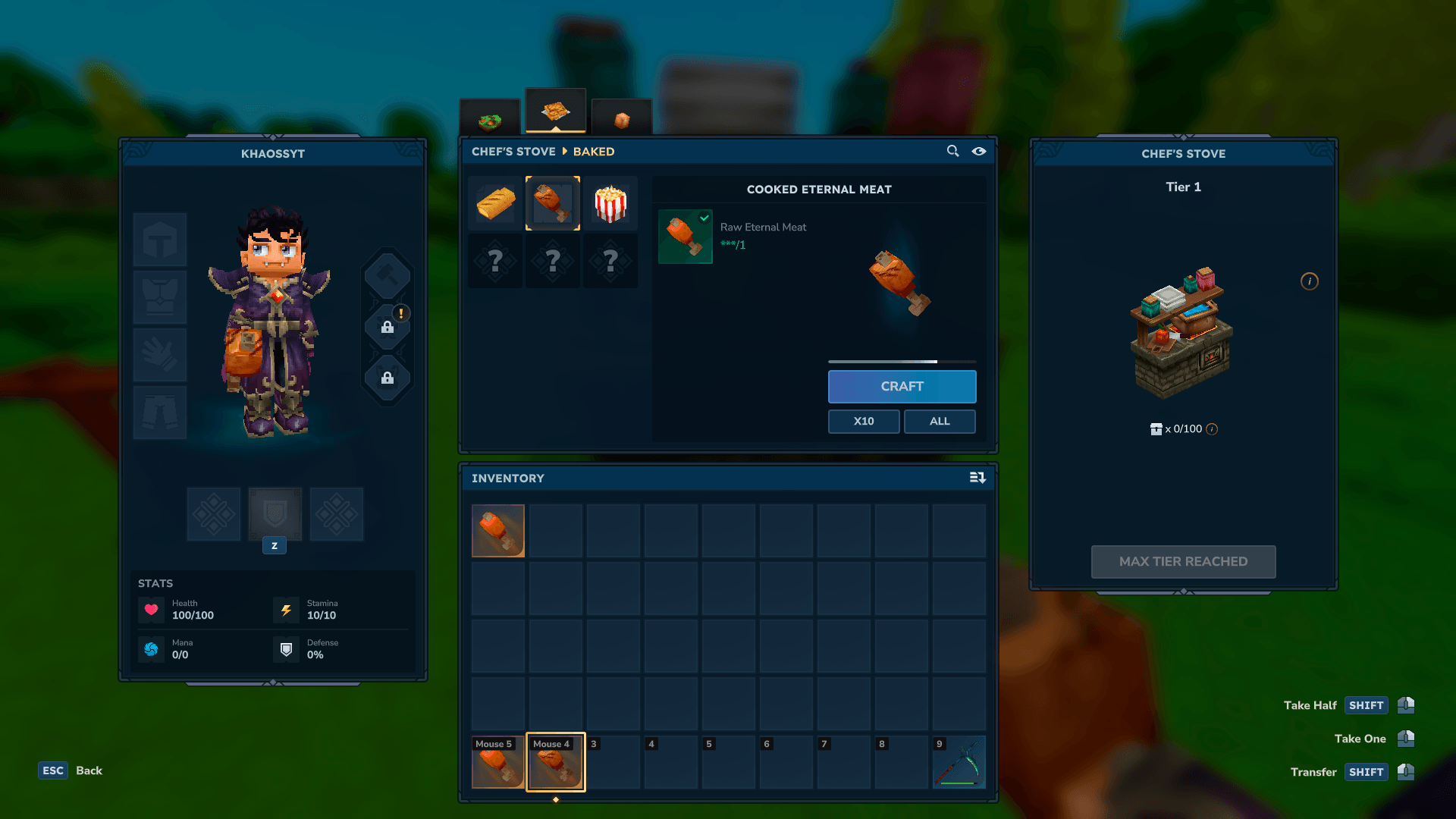Viewport: 1456px width, 819px height.
Task: Toggle the eye visibility filter
Action: coord(979,151)
